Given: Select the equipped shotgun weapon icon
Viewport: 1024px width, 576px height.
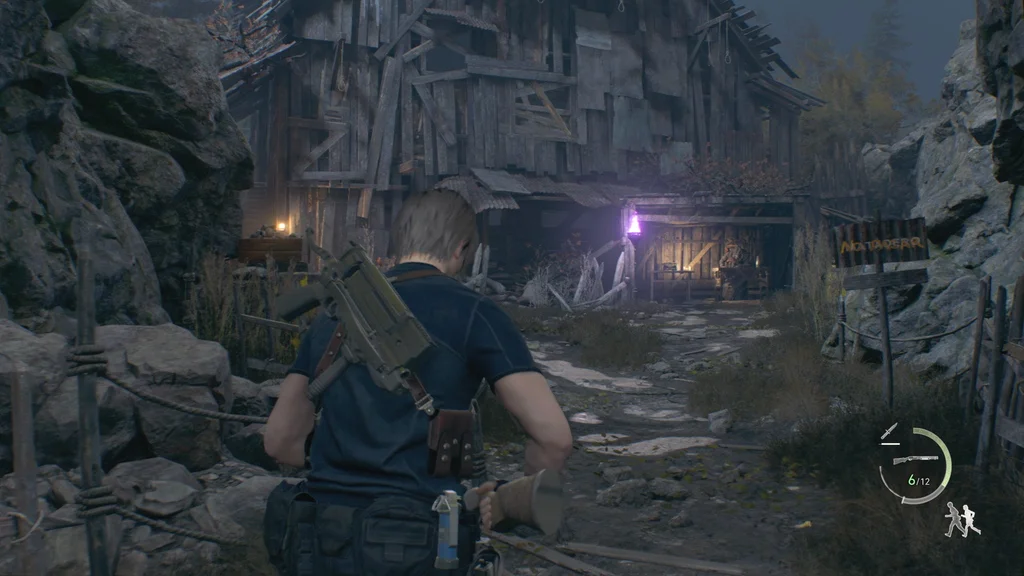Looking at the screenshot, I should (x=916, y=460).
